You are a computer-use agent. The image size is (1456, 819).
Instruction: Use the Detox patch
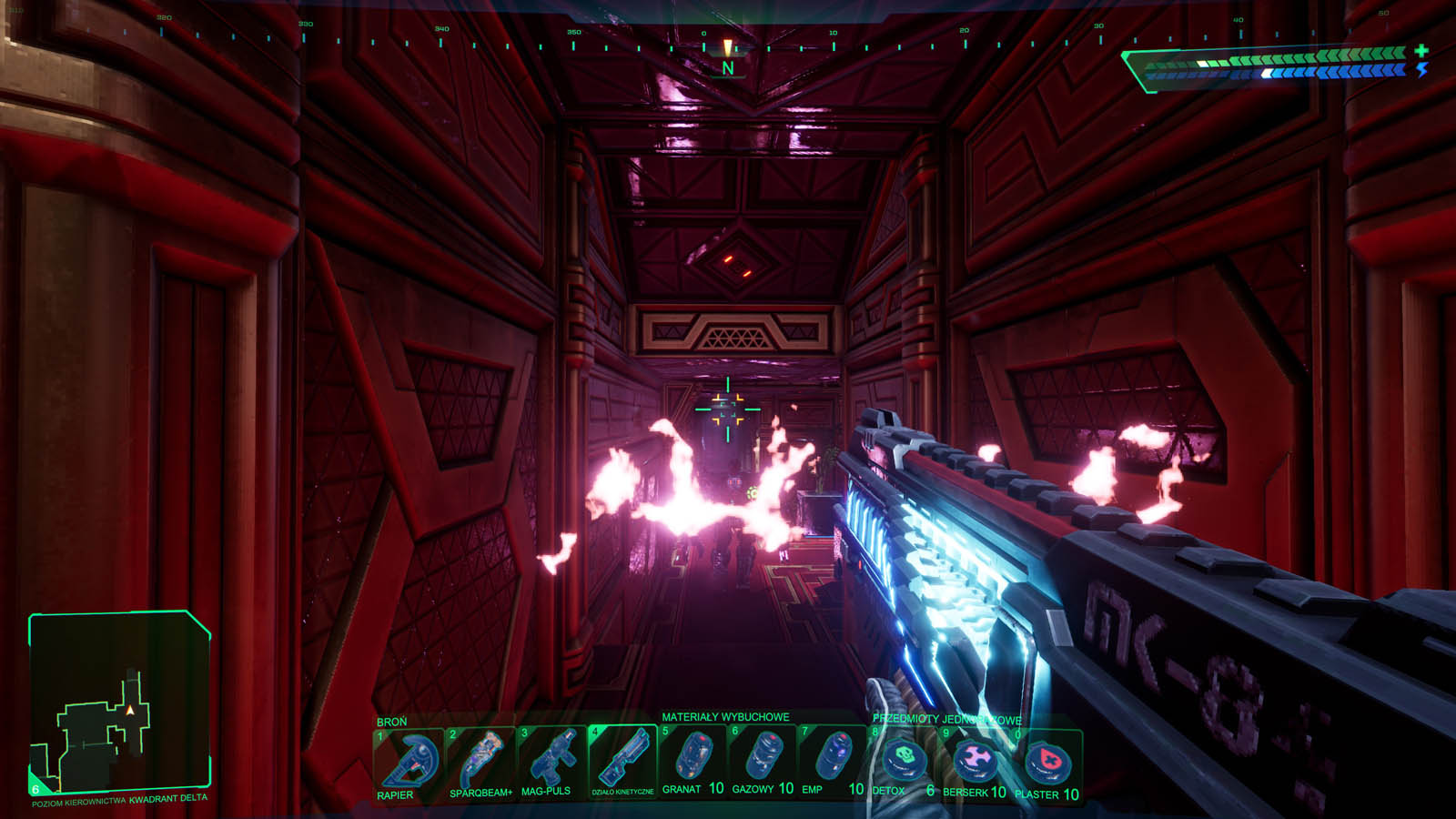(x=904, y=761)
